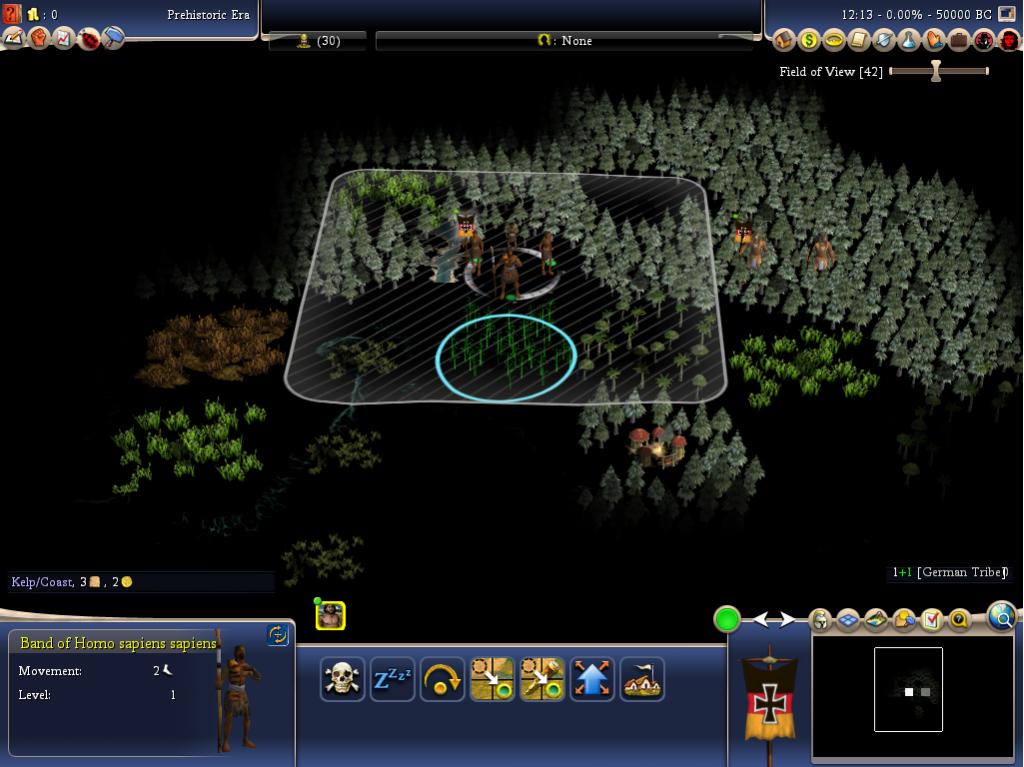Click the German flag banner
The width and height of the screenshot is (1024, 767).
coord(769,700)
